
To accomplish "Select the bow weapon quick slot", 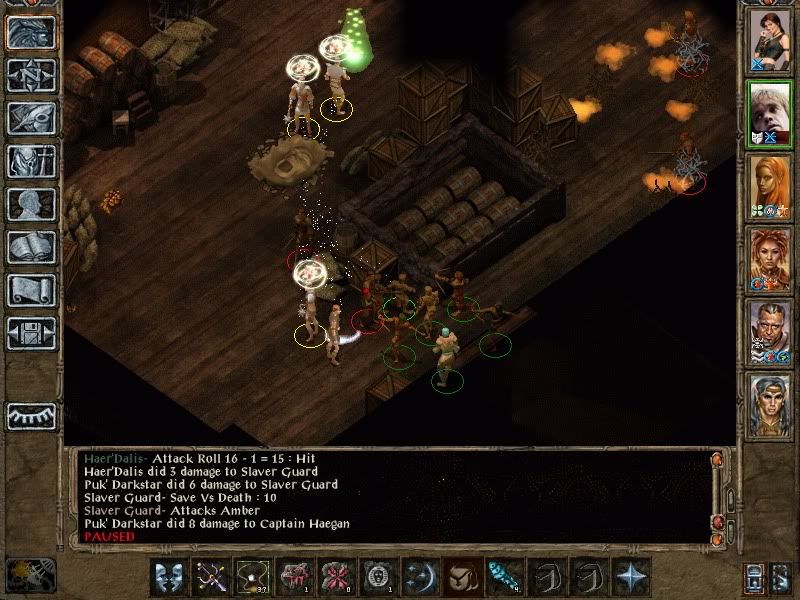I will 209,576.
